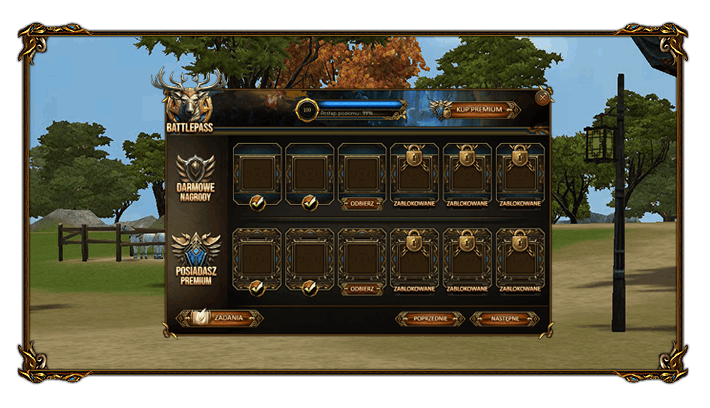
Task: Claim the premium reward with Odbierz
Action: pyautogui.click(x=362, y=289)
